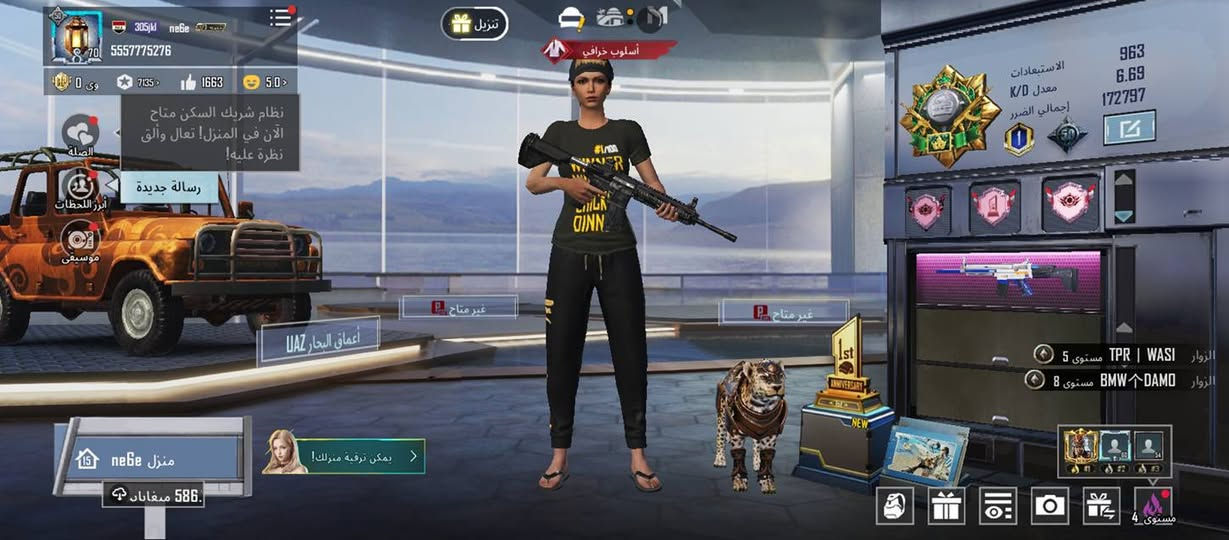
Task: Edit the stats display panel
Action: point(1129,127)
